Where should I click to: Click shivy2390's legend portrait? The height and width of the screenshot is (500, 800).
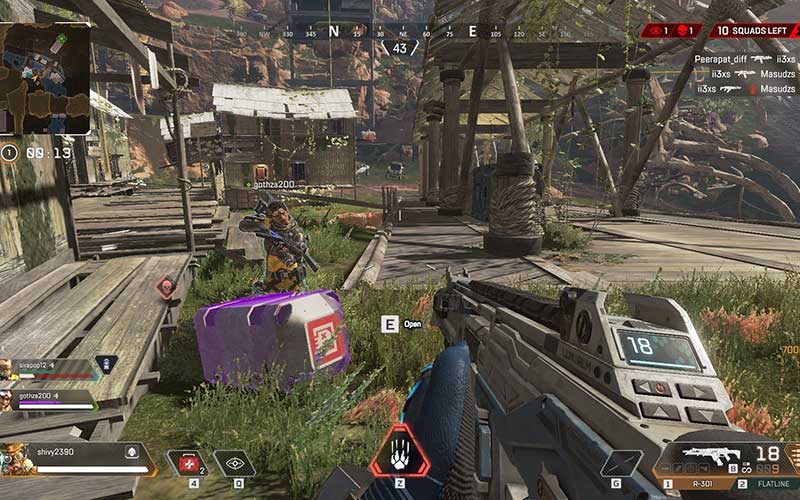pyautogui.click(x=18, y=460)
